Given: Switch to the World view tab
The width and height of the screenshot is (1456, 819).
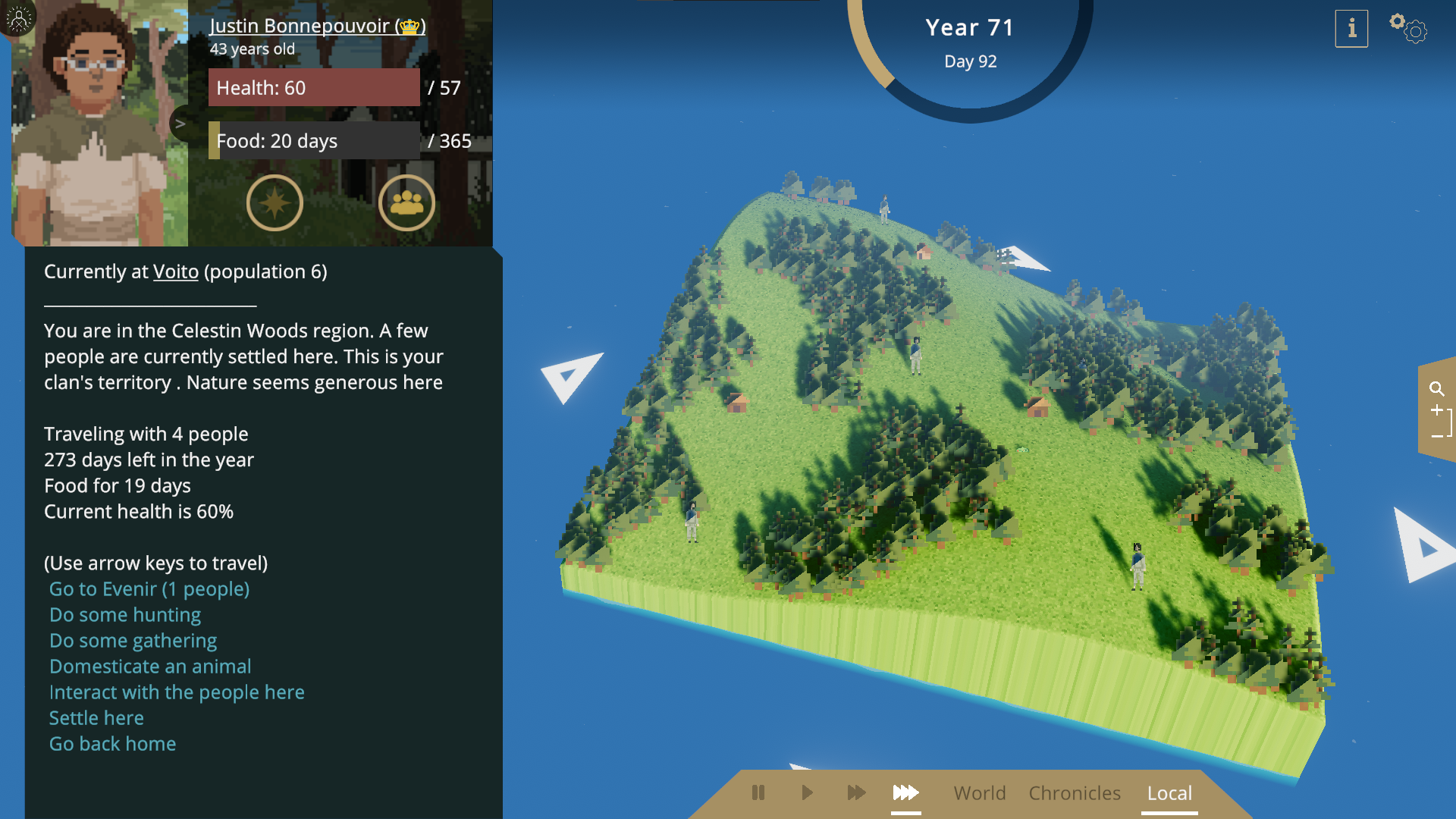Looking at the screenshot, I should (x=979, y=793).
